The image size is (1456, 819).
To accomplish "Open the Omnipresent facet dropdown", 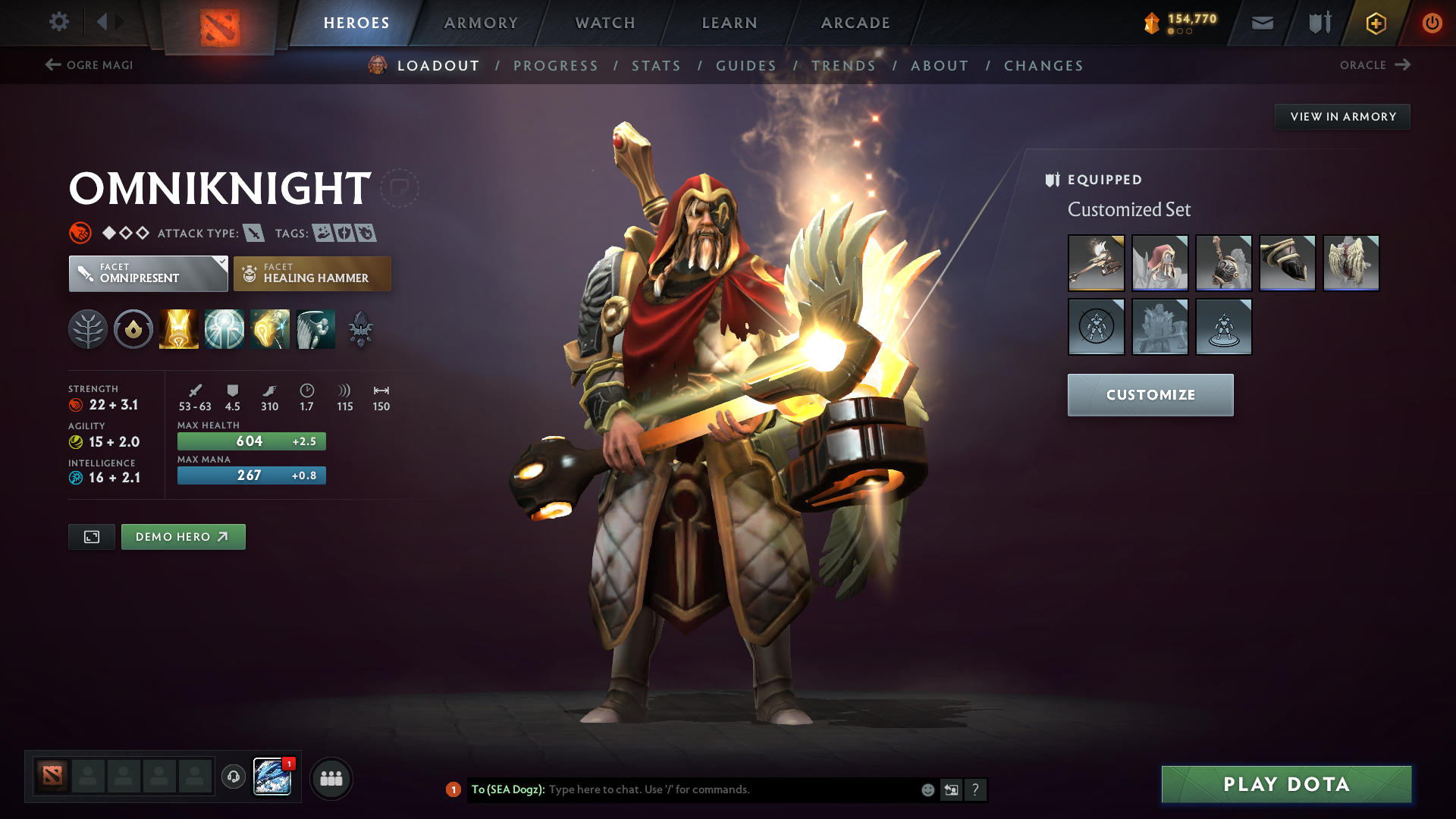I will coord(148,273).
